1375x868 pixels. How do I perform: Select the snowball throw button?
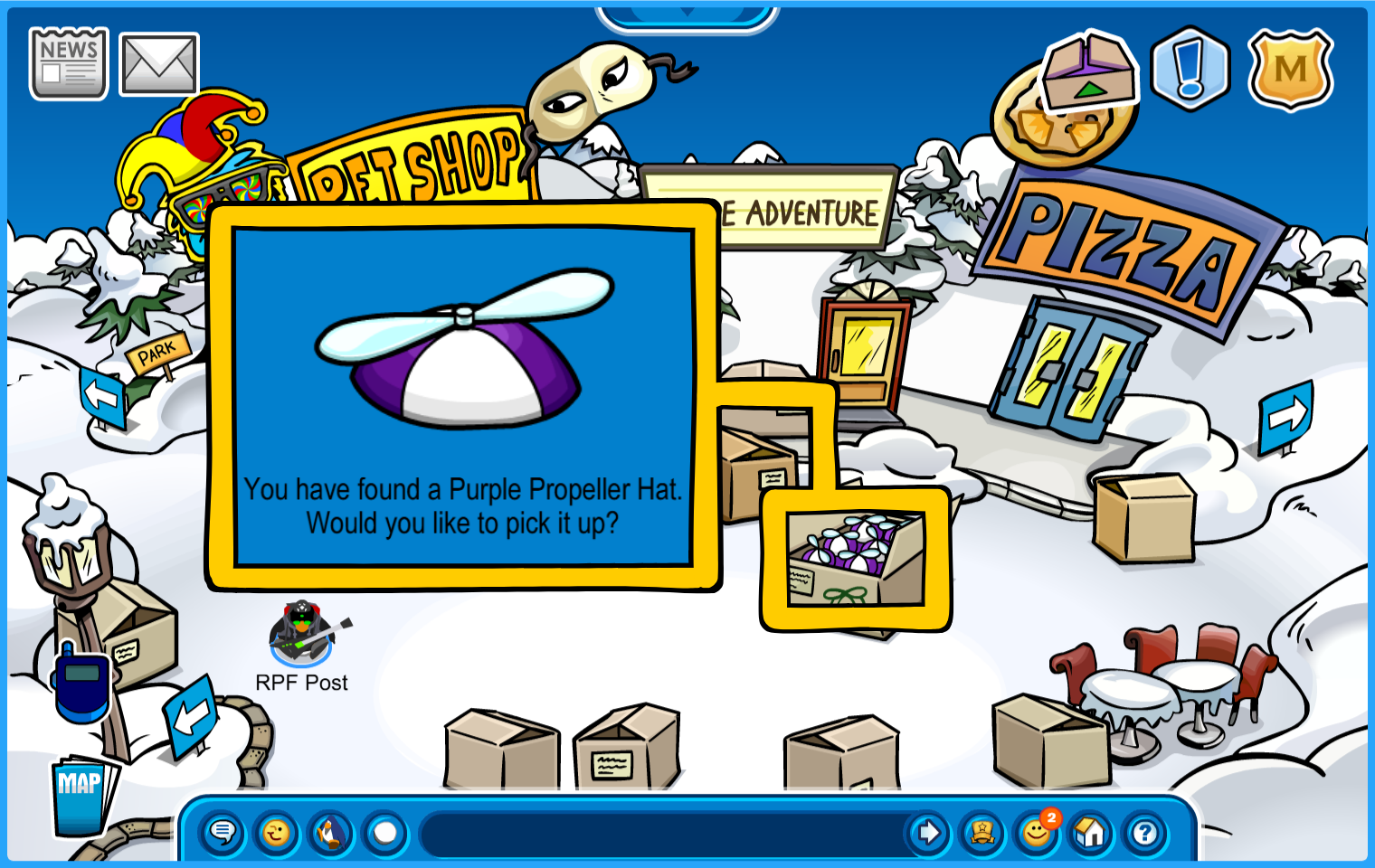[x=385, y=832]
